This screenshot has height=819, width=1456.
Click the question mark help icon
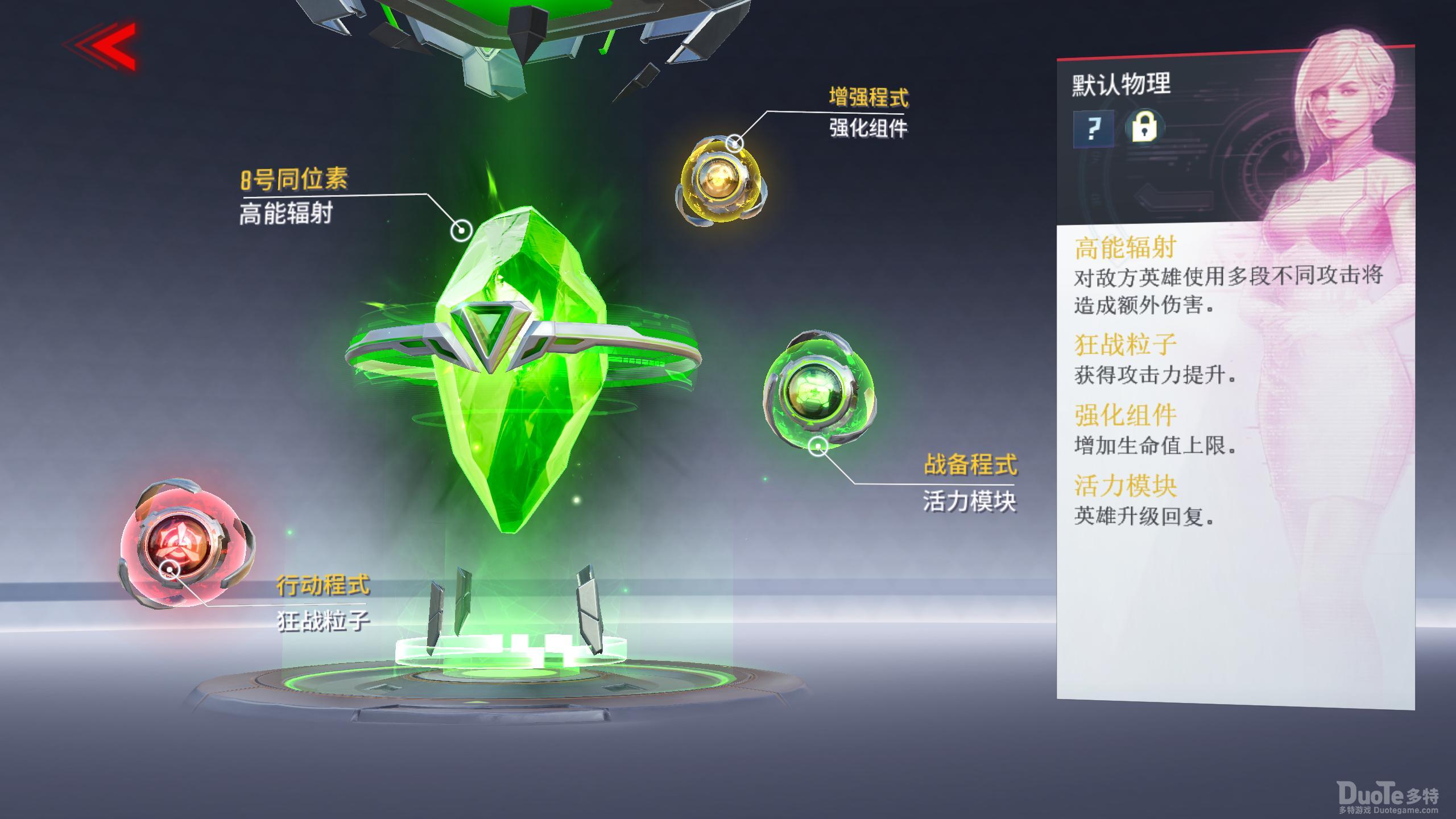1093,129
